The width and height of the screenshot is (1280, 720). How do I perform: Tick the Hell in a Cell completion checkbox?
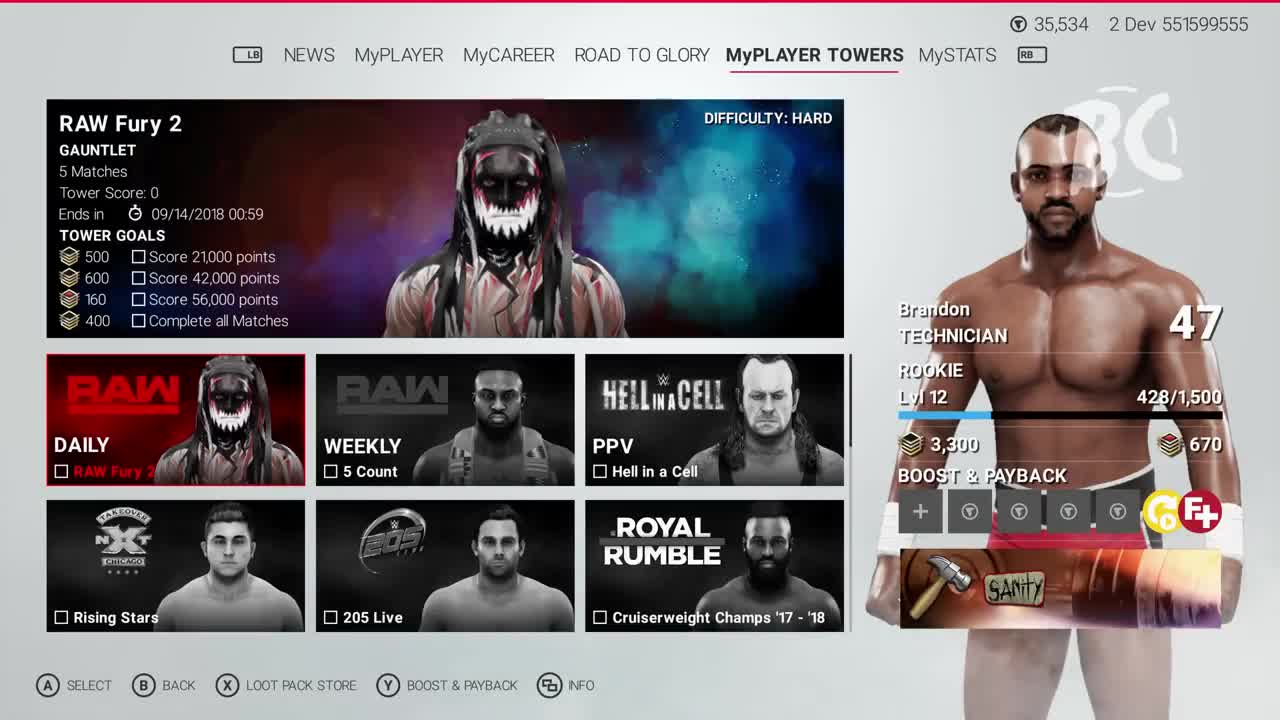(601, 470)
